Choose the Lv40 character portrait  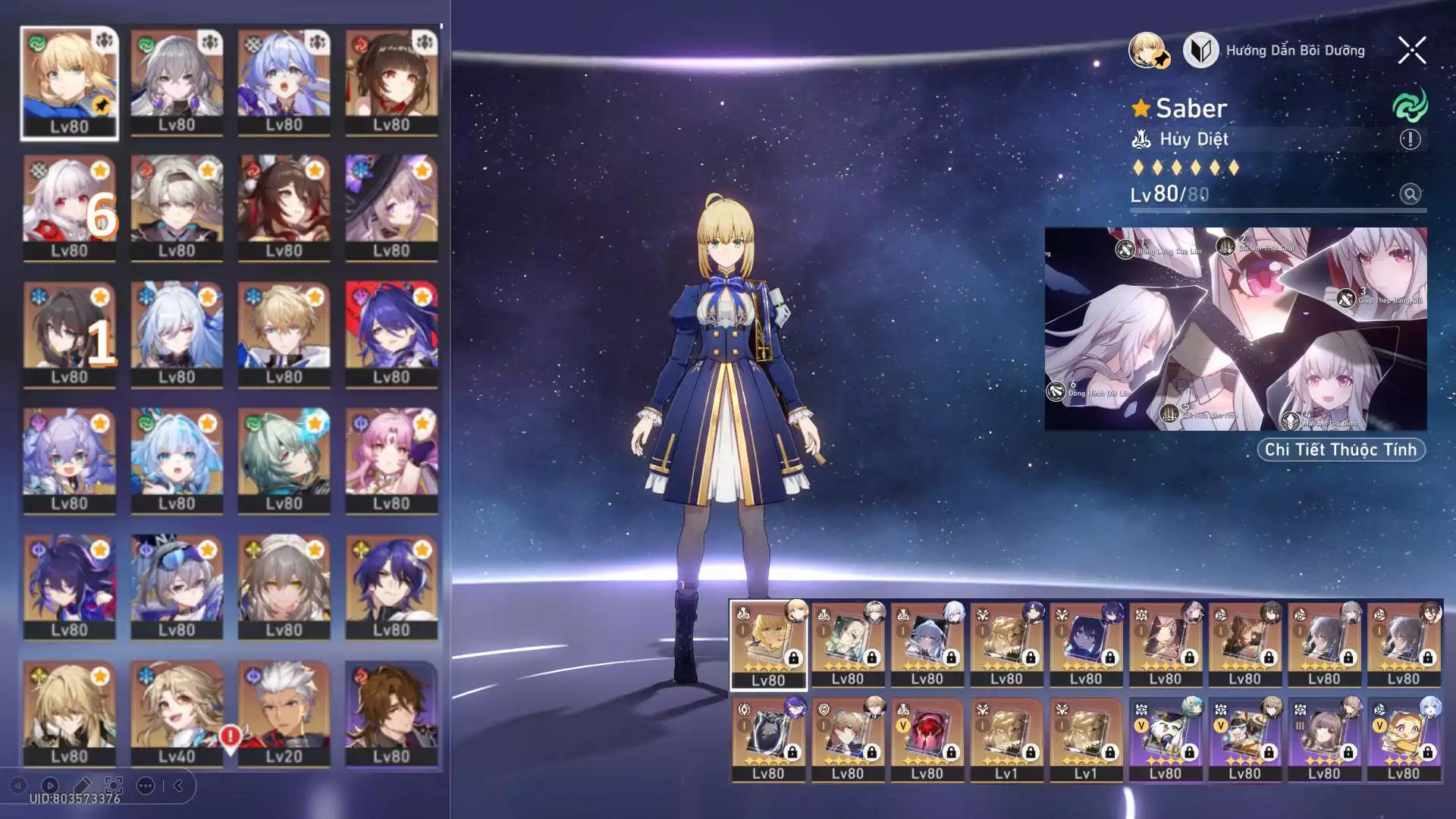(177, 713)
